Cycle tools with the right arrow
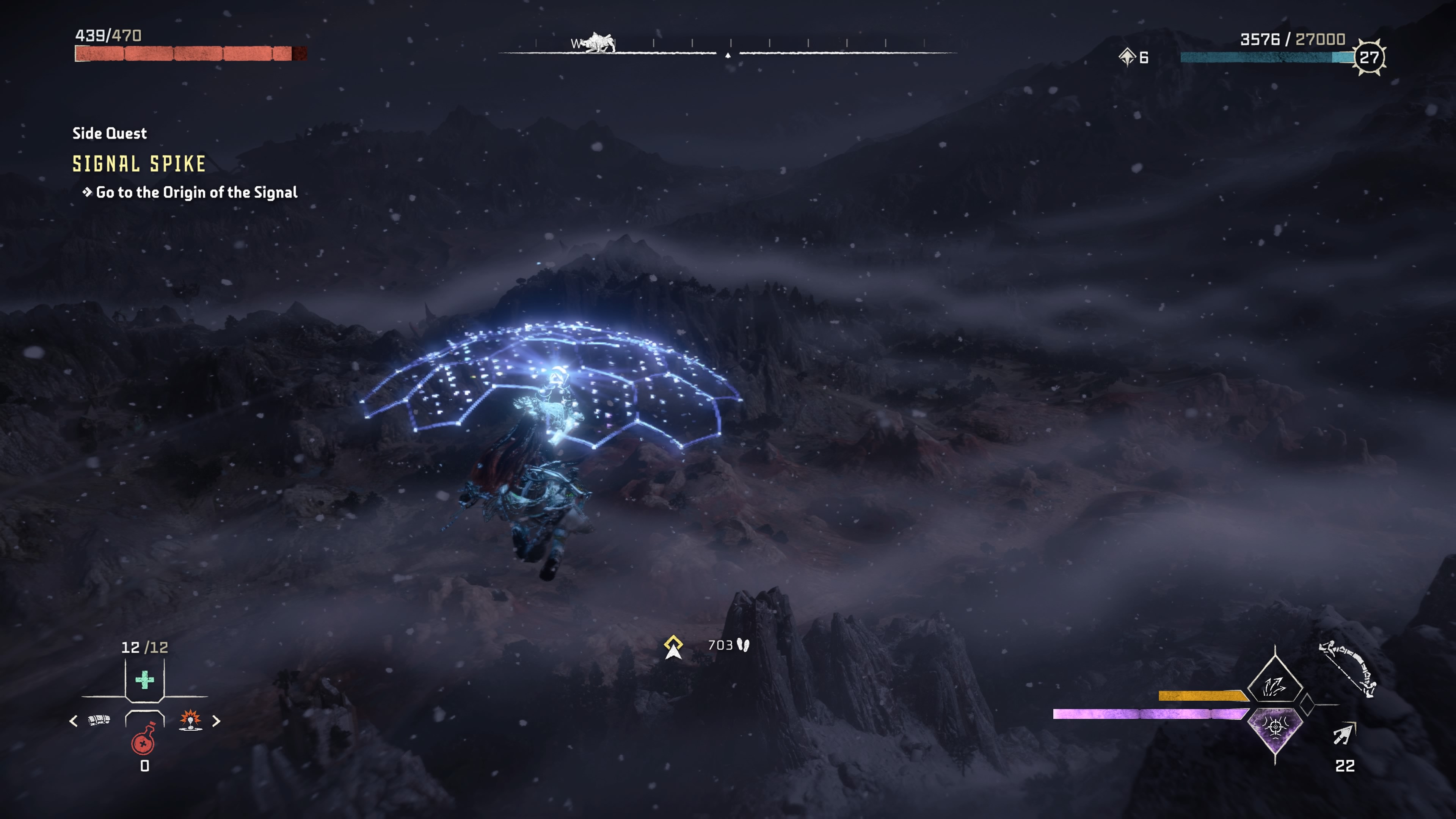 click(x=216, y=721)
